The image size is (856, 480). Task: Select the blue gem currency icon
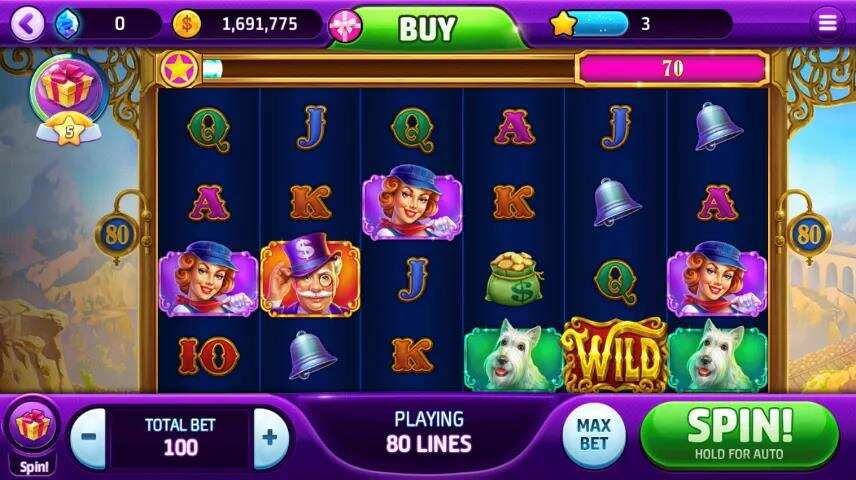pyautogui.click(x=67, y=23)
